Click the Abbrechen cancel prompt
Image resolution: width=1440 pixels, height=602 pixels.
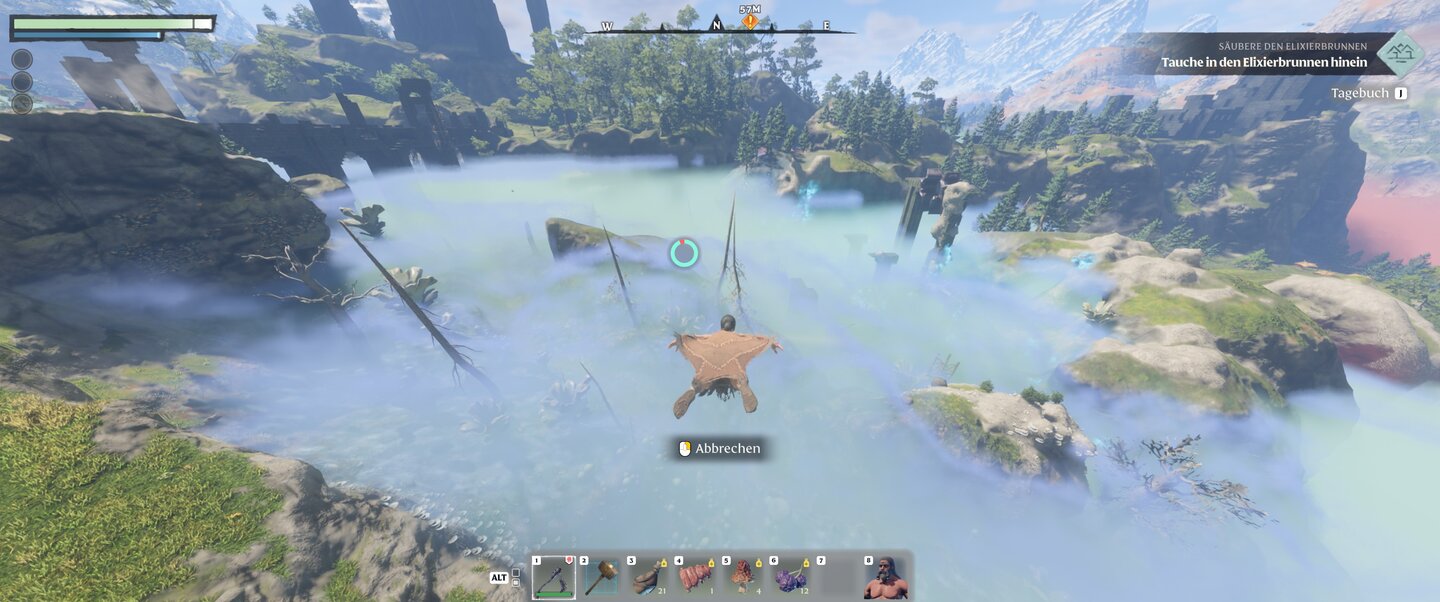pos(717,449)
